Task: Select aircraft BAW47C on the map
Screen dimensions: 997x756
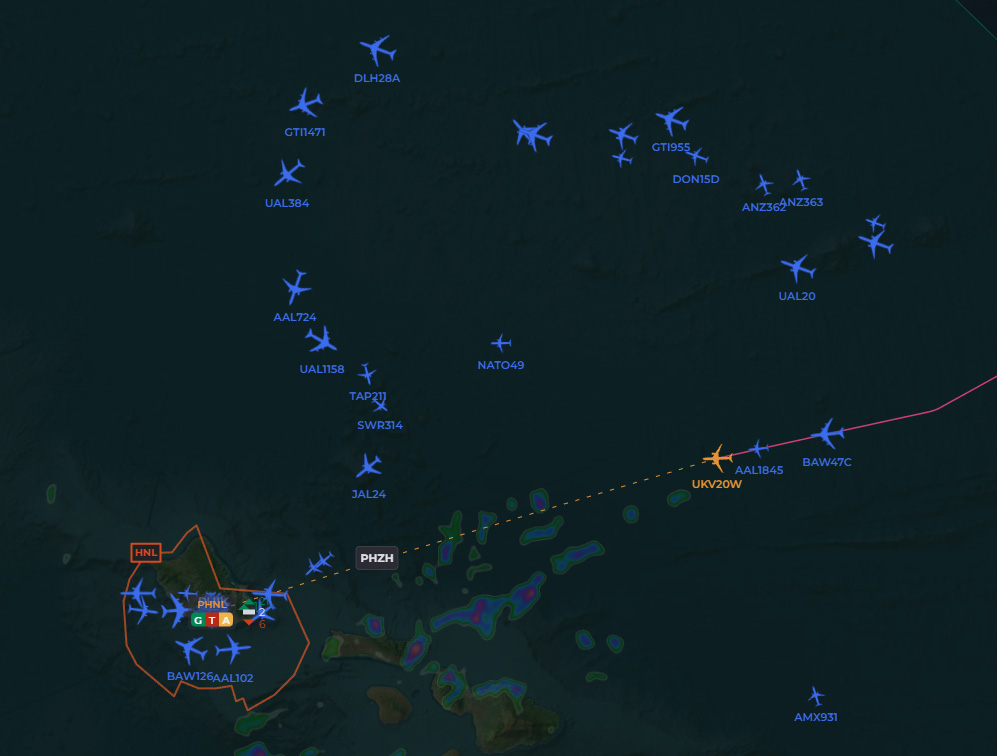Action: coord(827,434)
